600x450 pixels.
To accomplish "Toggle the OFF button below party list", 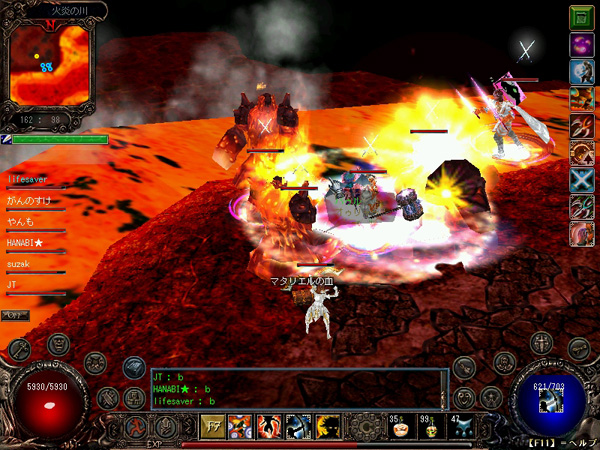I will click(14, 316).
